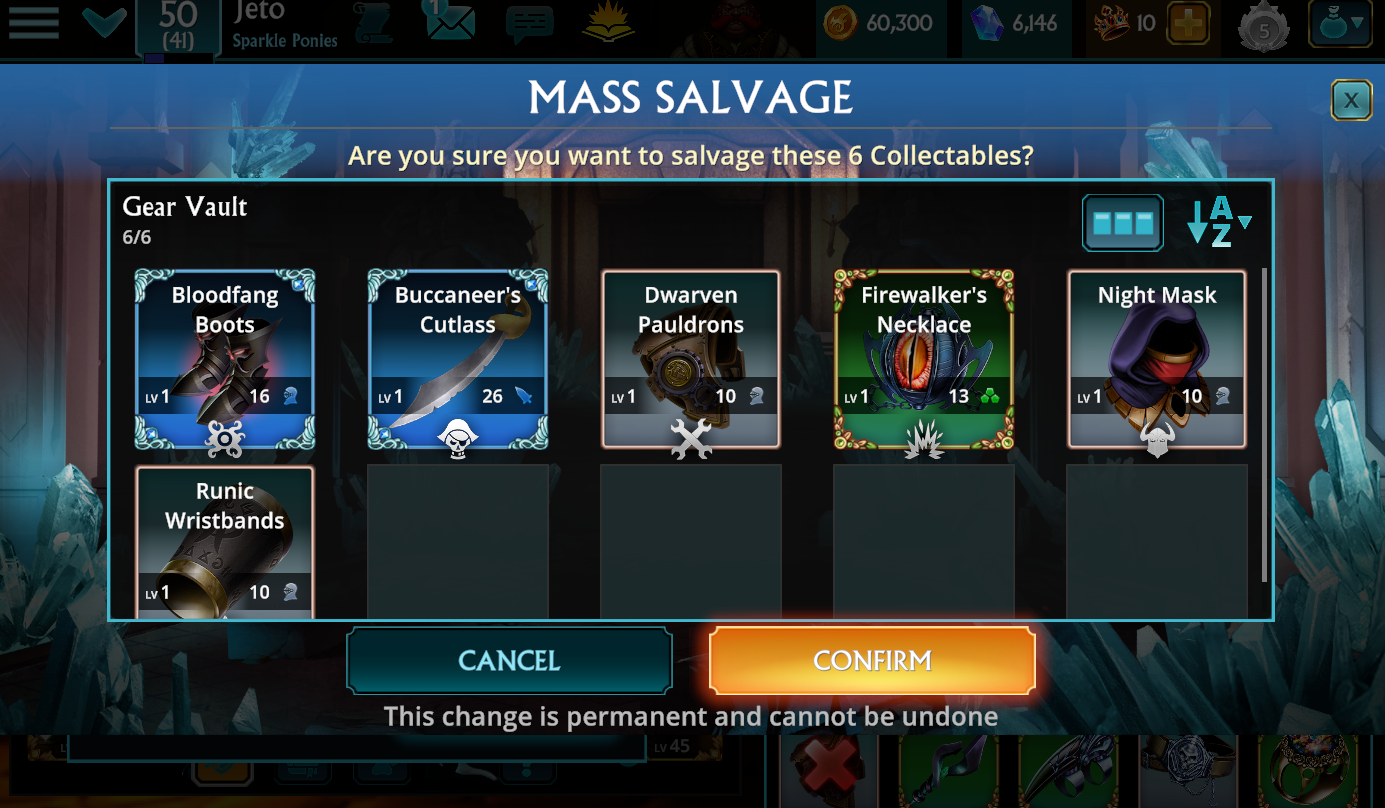Open the silver rank medal
This screenshot has height=808, width=1385.
coord(1263,28)
